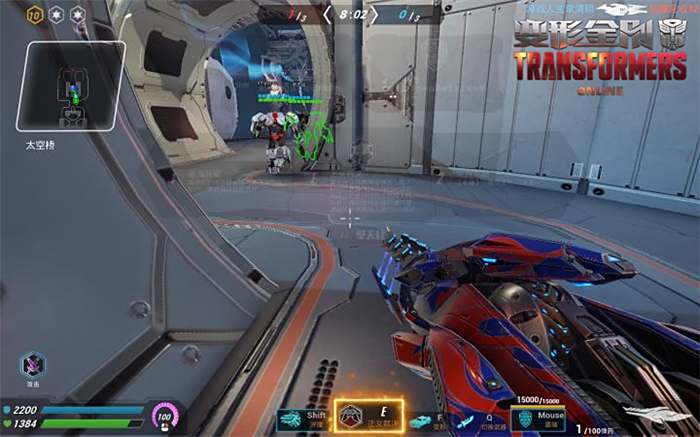Click the shield icon above Mouse label
The height and width of the screenshot is (437, 700).
pyautogui.click(x=525, y=418)
